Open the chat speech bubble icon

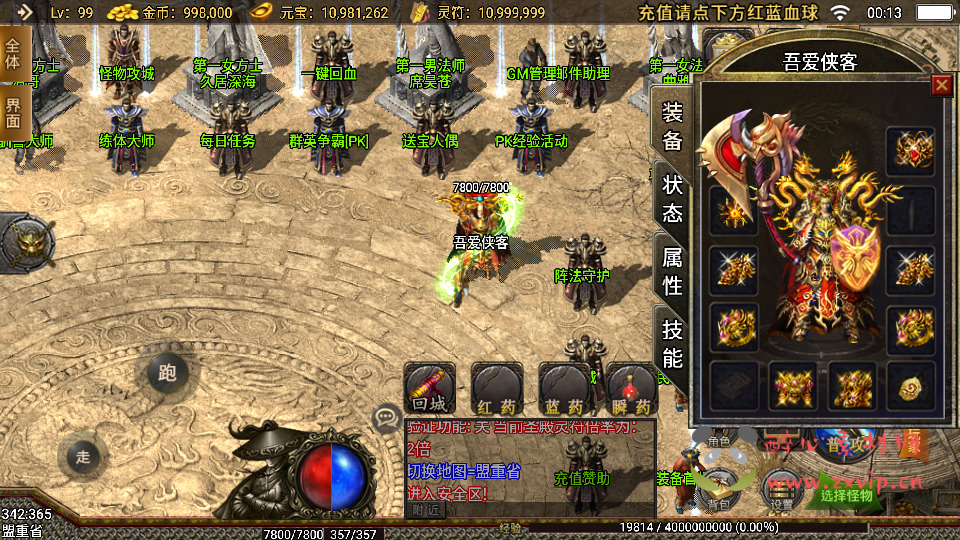(385, 417)
